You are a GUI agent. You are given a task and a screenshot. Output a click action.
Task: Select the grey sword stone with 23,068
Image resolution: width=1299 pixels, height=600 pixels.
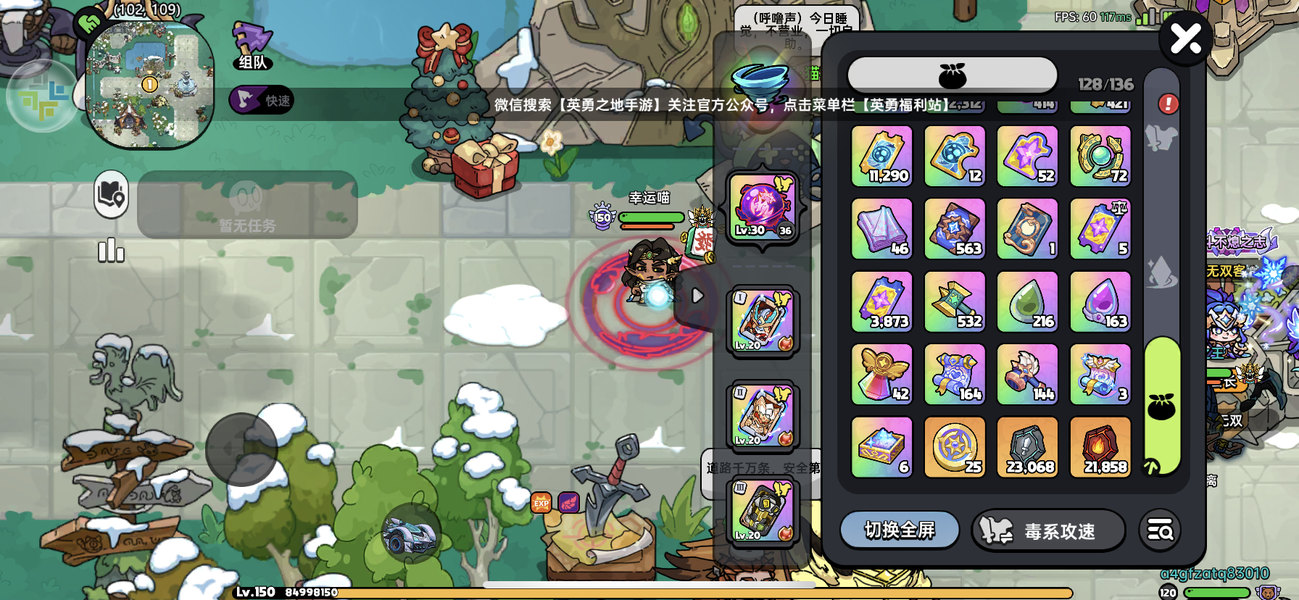tap(1027, 447)
